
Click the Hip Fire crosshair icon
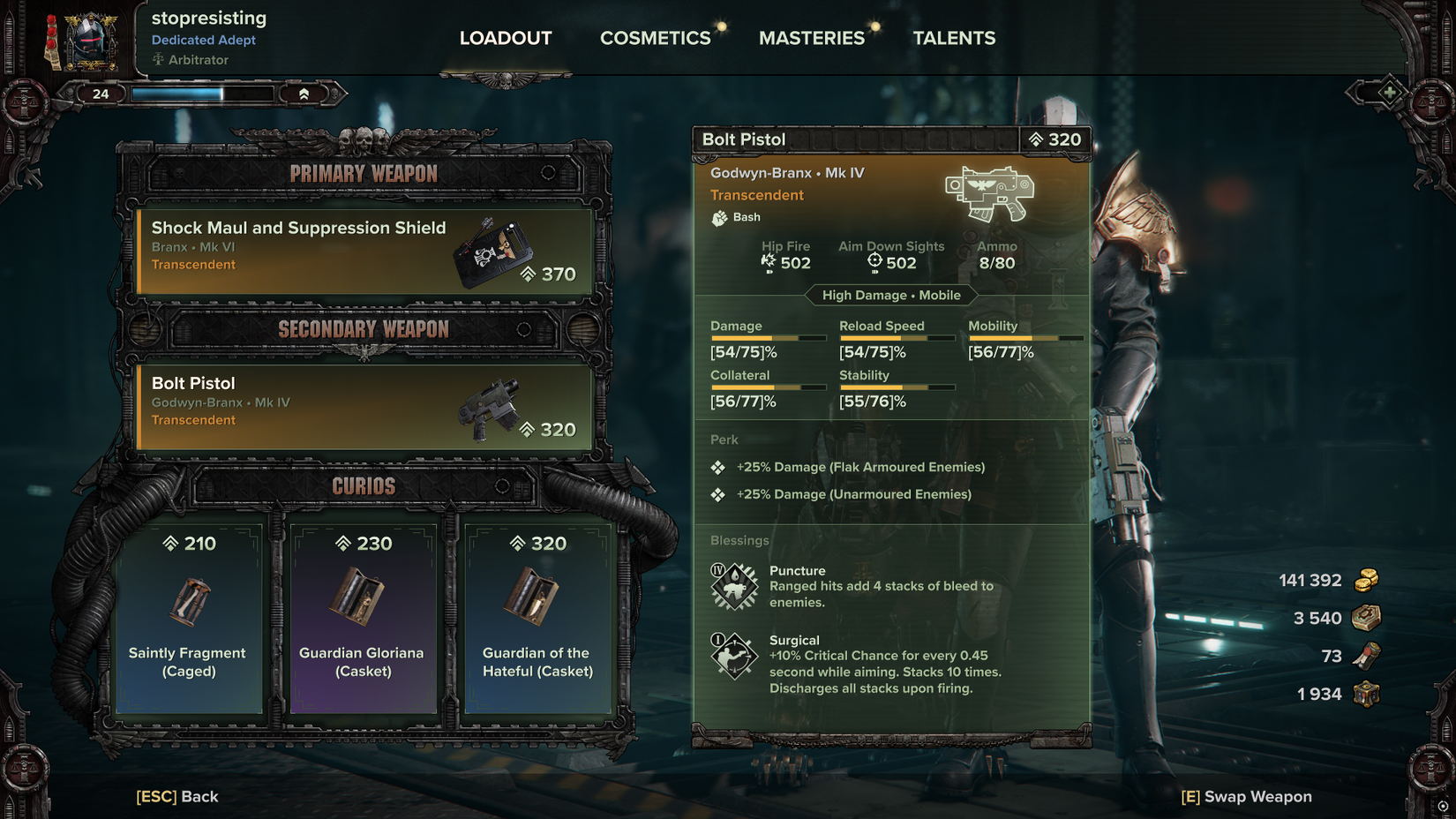[x=767, y=260]
